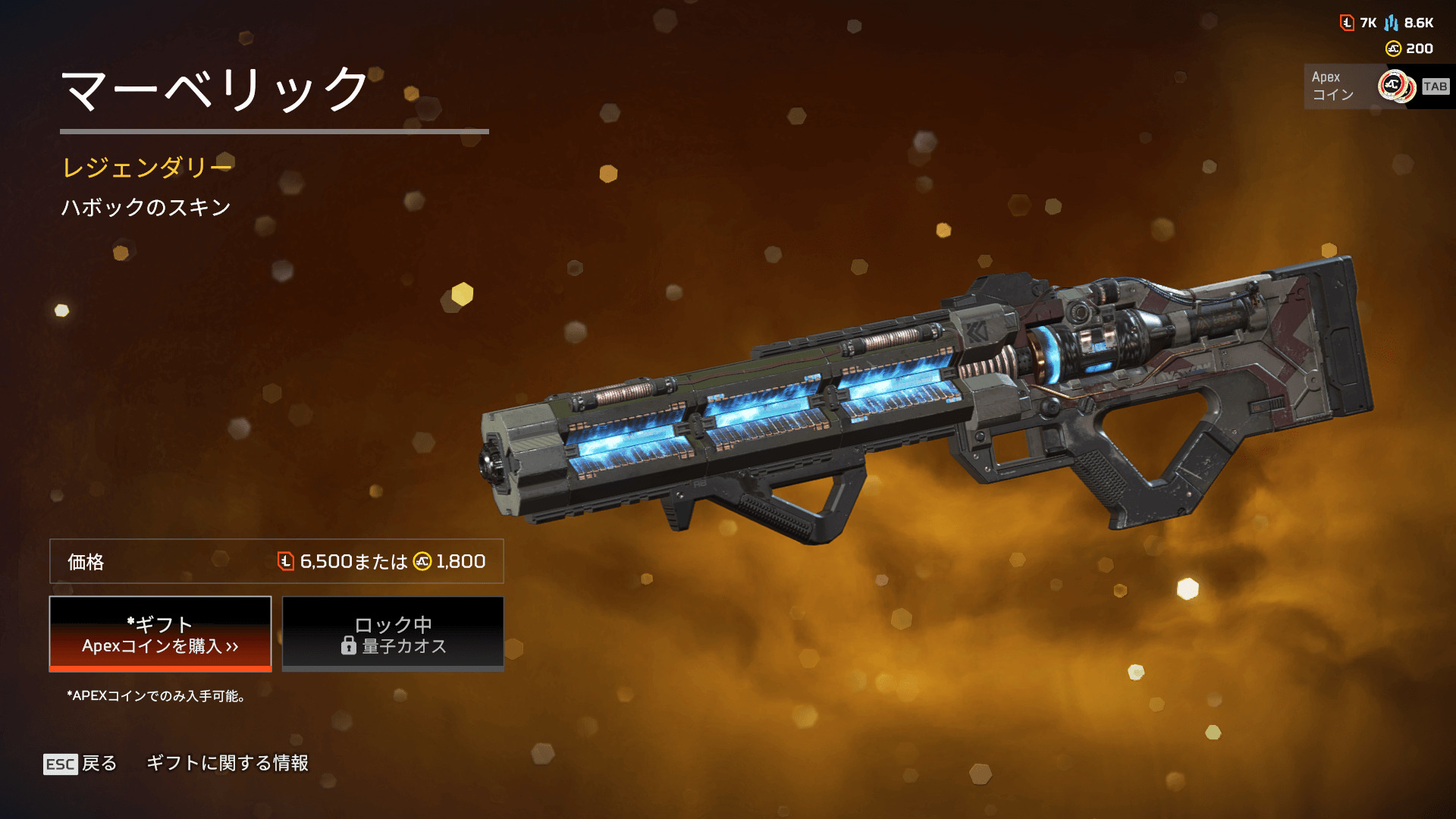This screenshot has height=819, width=1456.
Task: Go back with the 戻る button
Action: pos(81,763)
